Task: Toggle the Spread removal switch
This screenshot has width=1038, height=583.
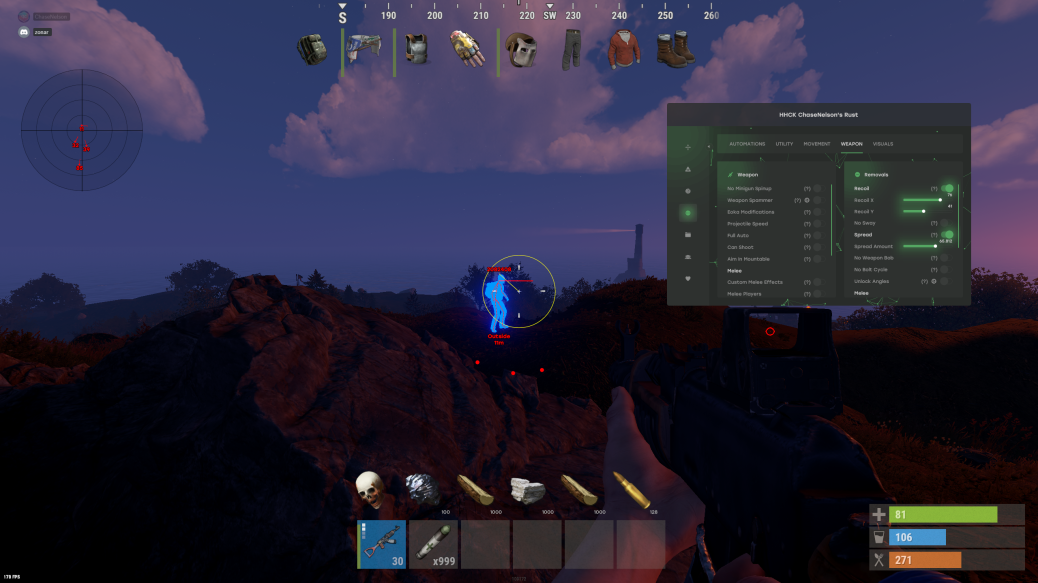Action: 946,234
